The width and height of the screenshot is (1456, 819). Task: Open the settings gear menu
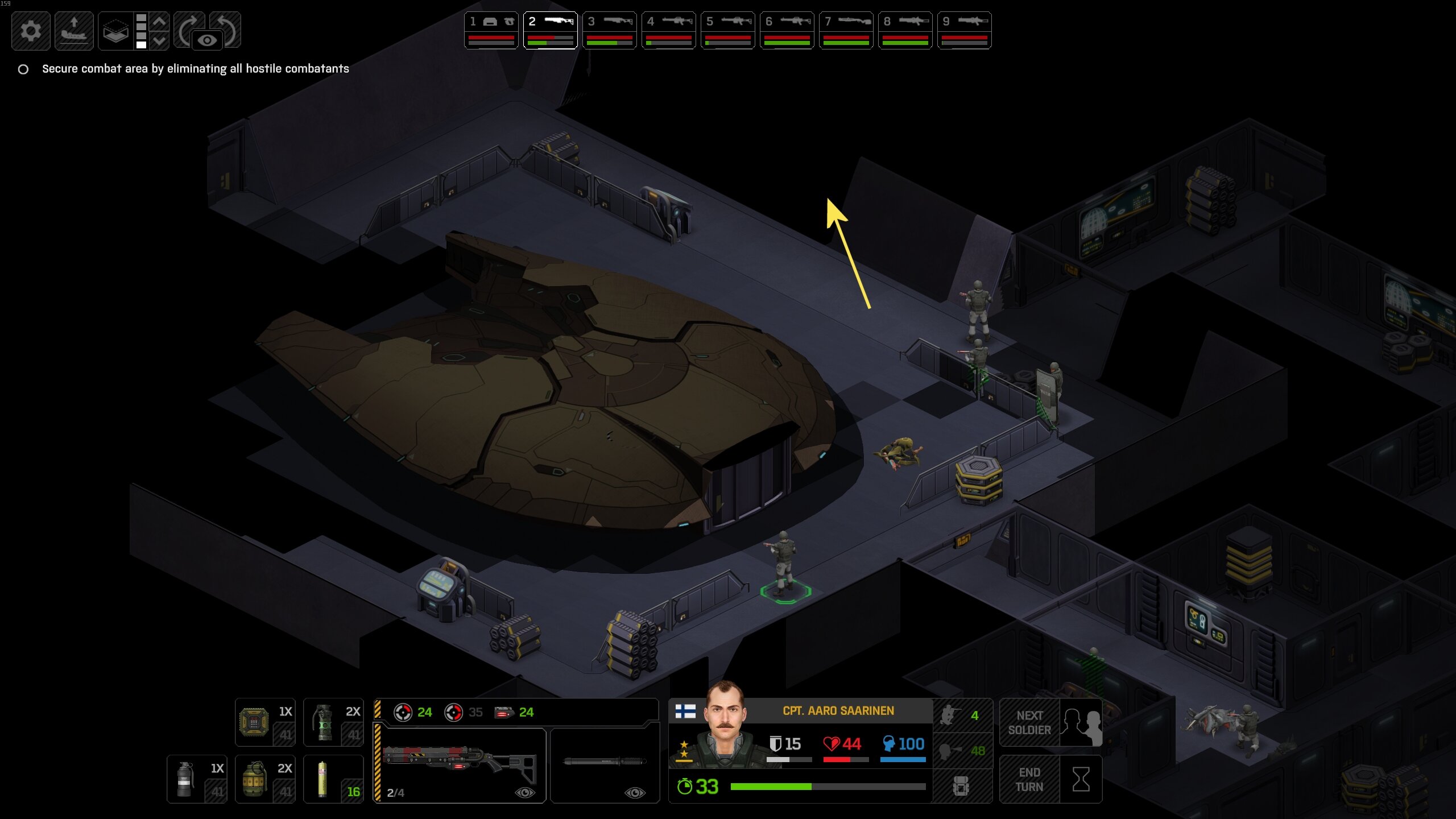coord(31,31)
